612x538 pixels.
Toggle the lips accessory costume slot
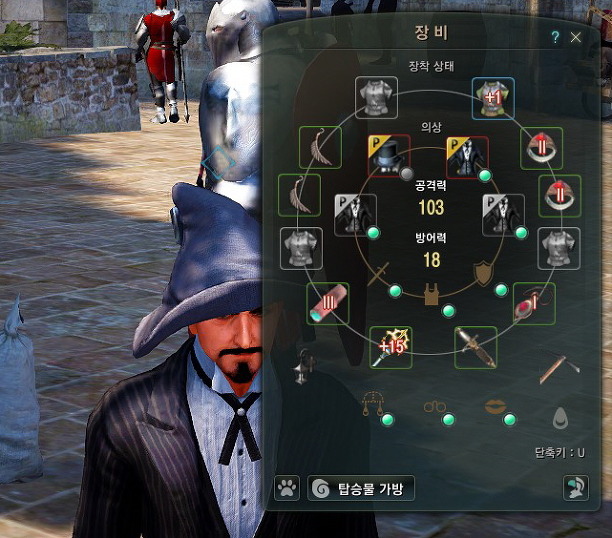494,407
